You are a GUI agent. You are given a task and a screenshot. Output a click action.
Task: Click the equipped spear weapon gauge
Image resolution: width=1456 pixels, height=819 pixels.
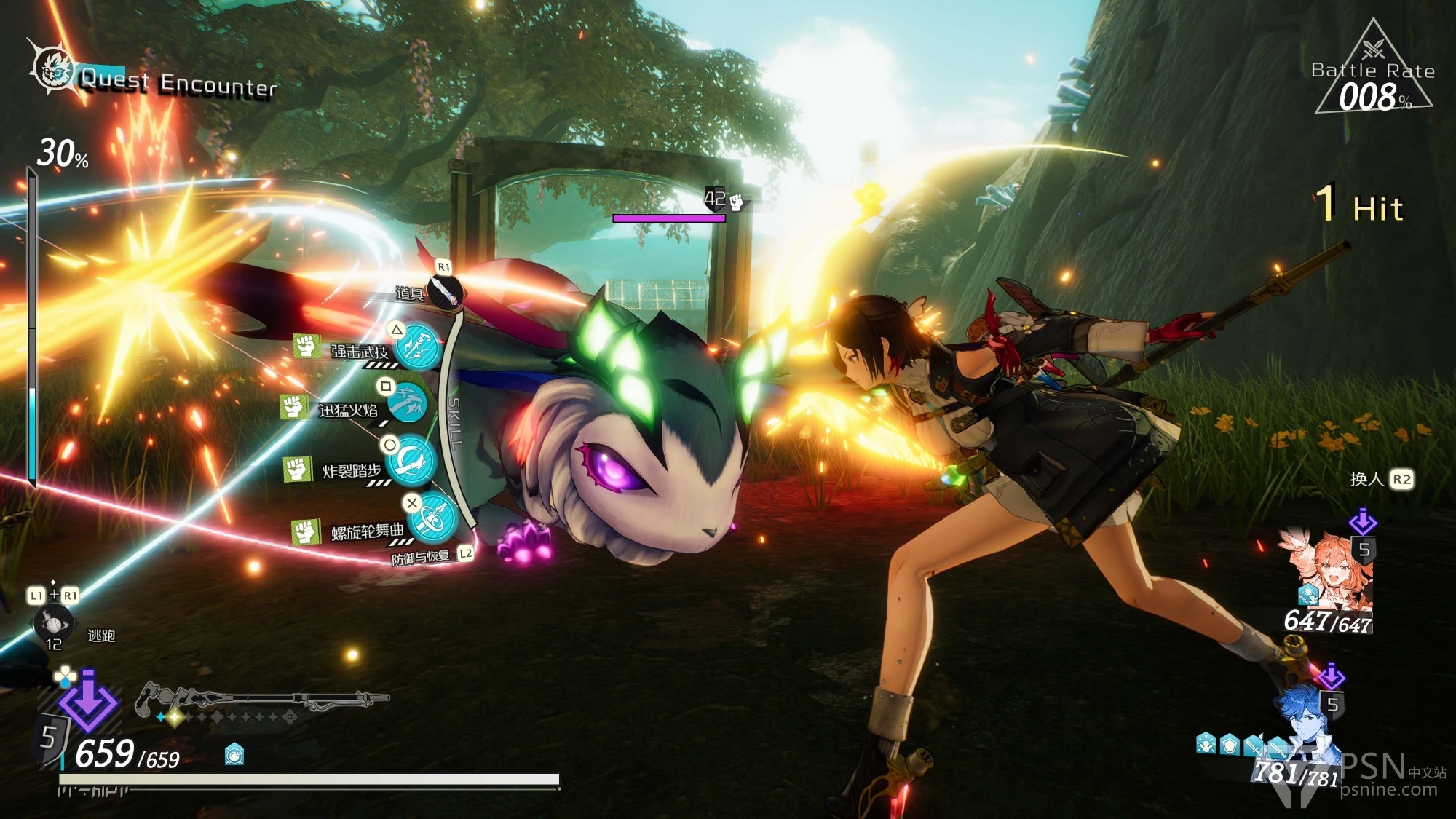click(x=262, y=700)
